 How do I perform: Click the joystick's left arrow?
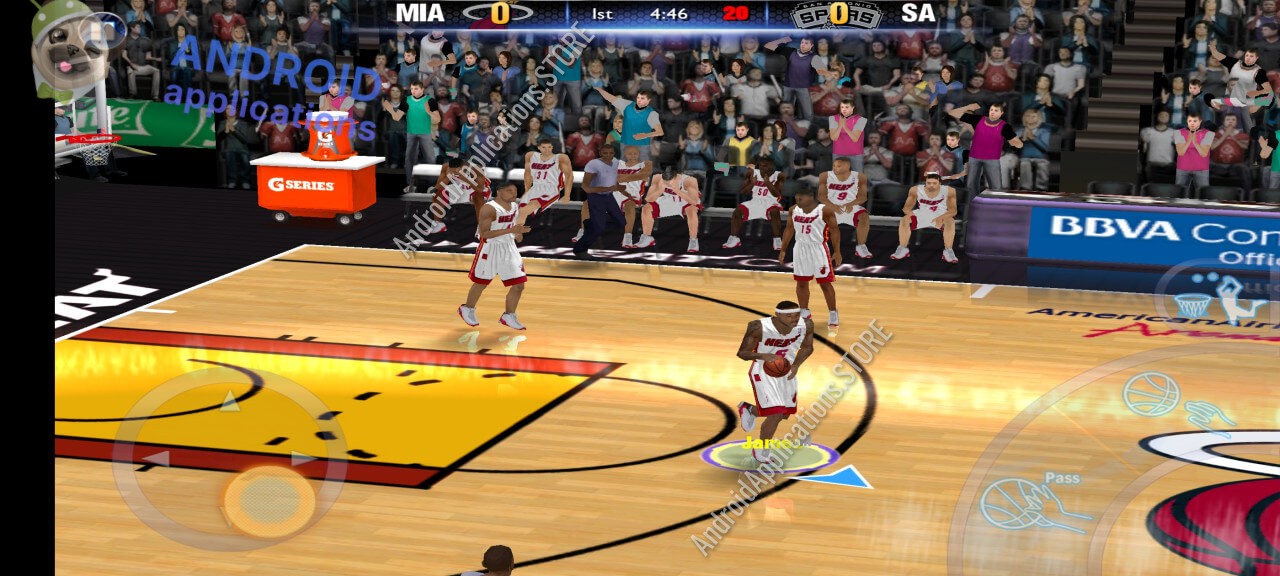pos(155,459)
